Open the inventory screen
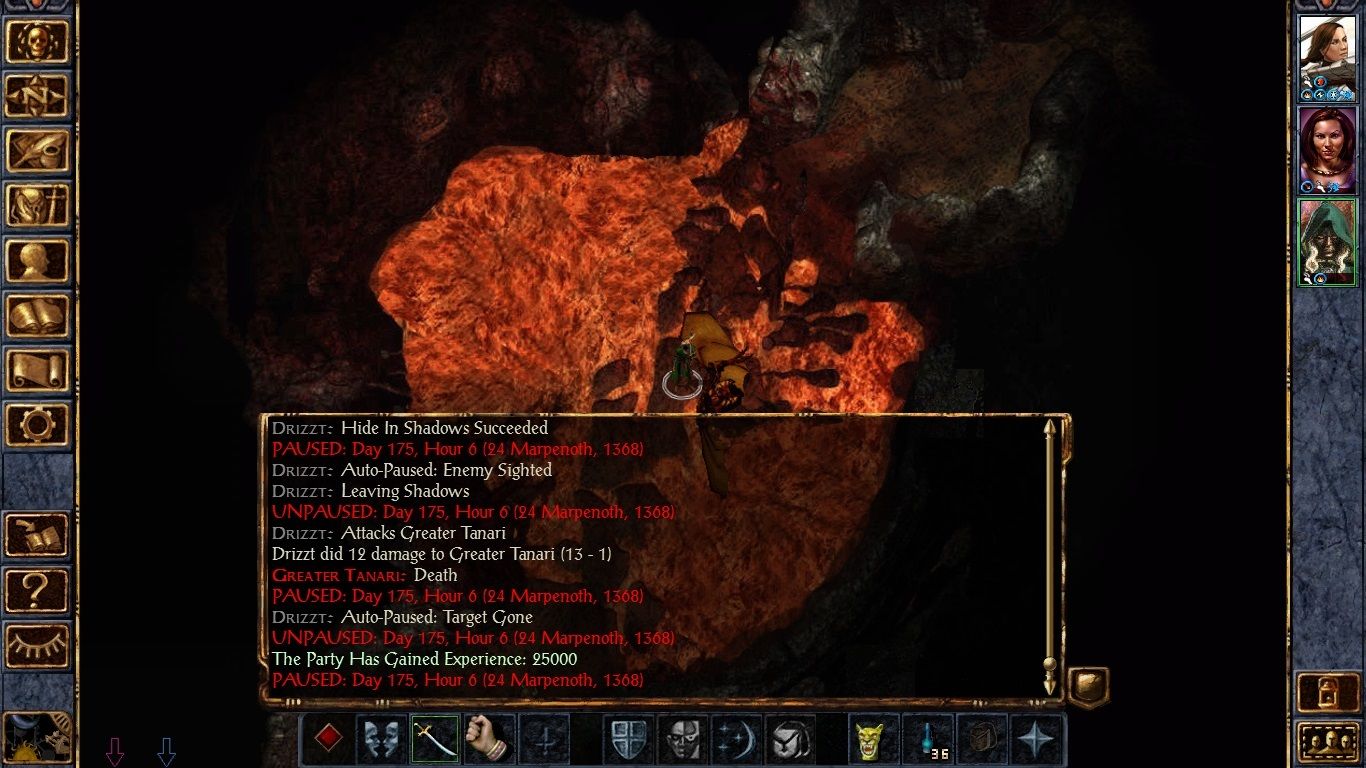 click(x=38, y=205)
